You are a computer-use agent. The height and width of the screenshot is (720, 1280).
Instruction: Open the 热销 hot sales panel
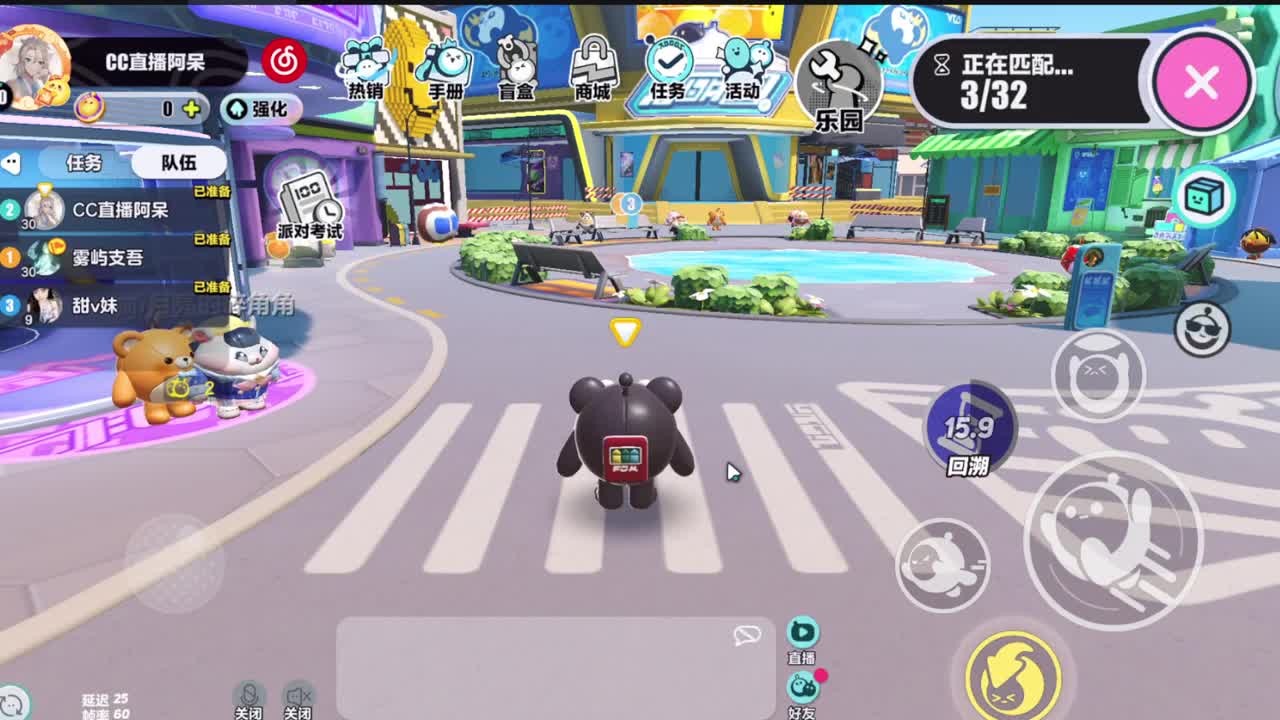coord(367,70)
